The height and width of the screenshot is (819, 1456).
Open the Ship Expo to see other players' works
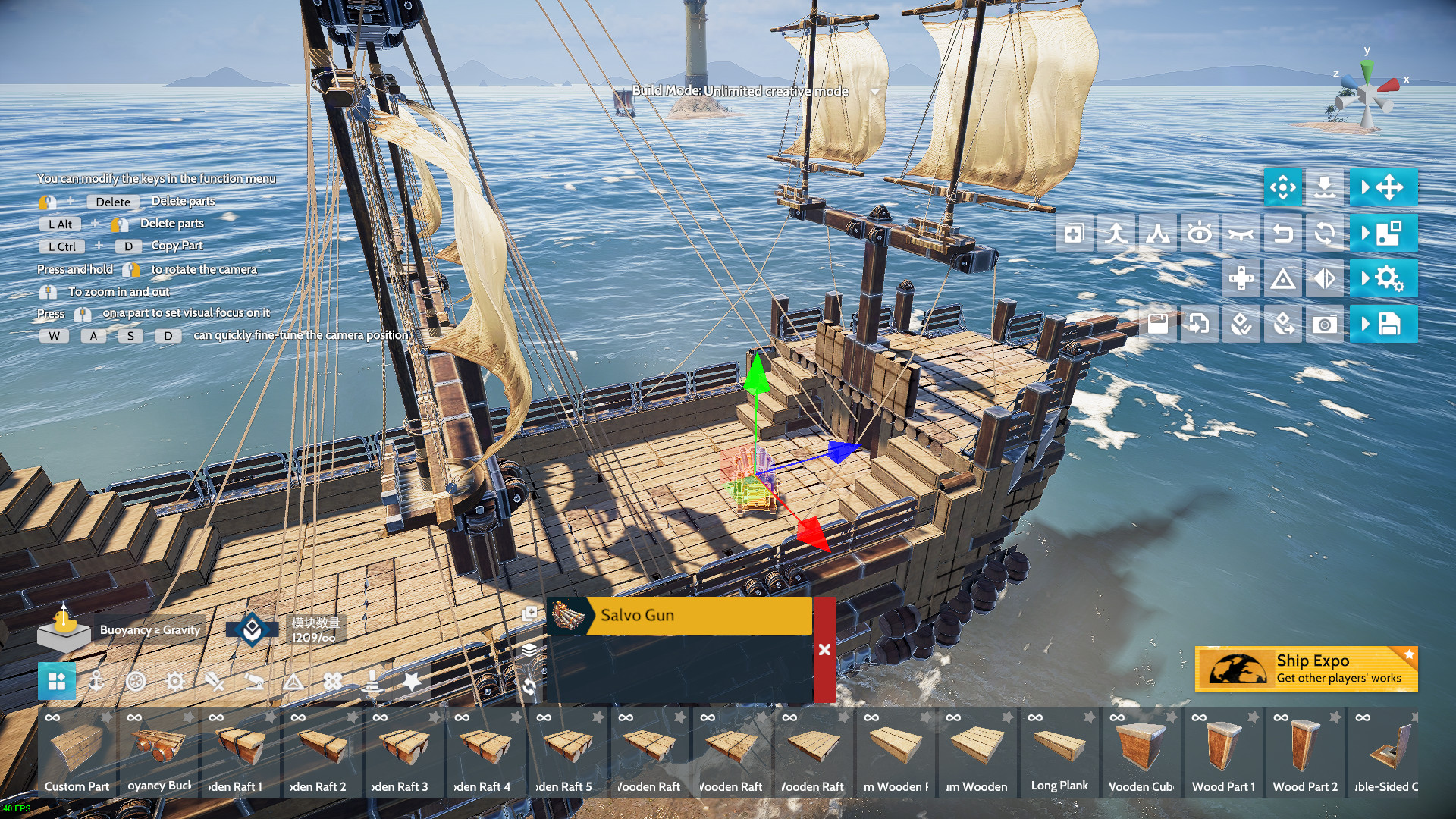coord(1306,669)
